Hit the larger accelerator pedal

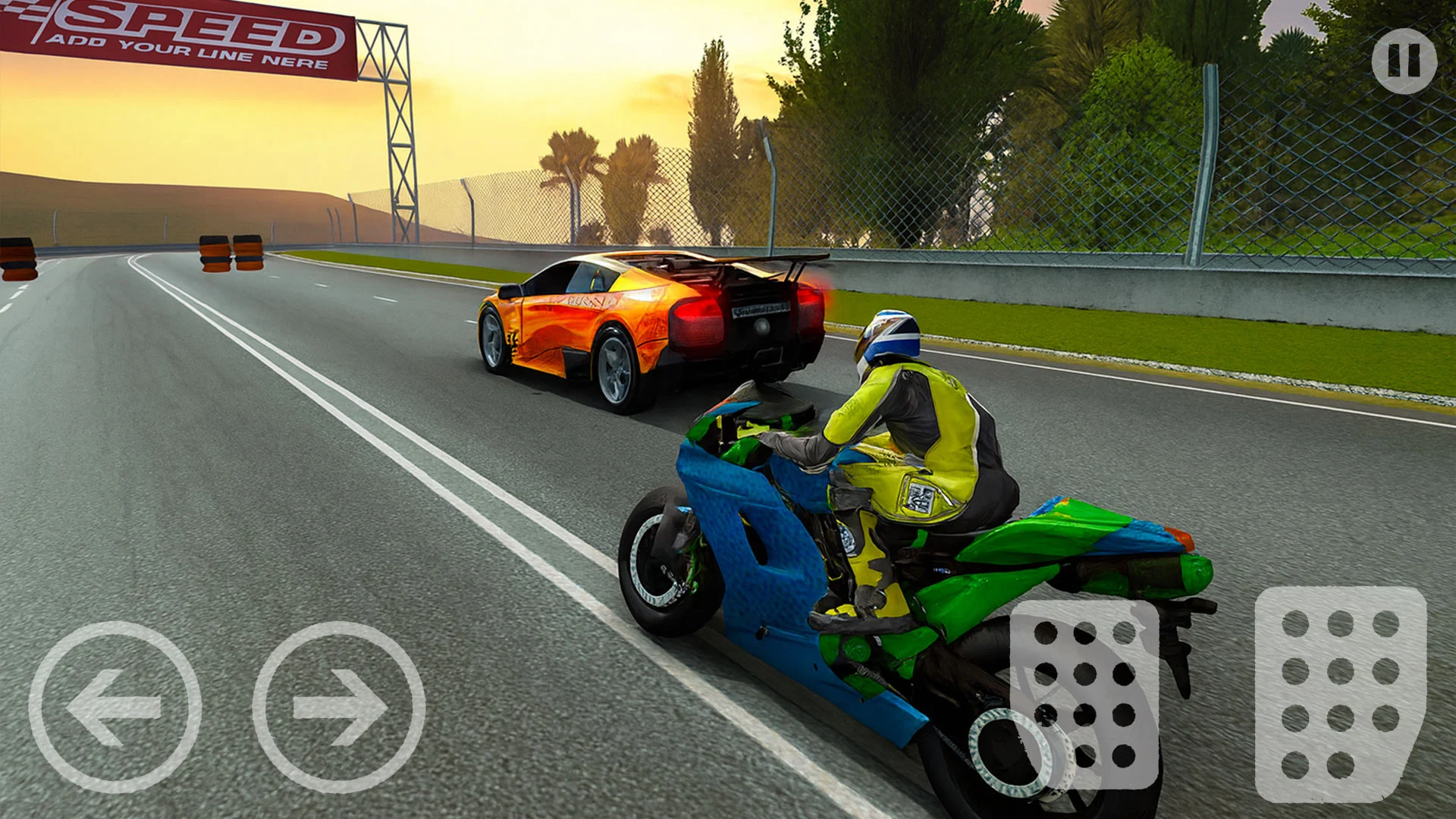click(1340, 694)
